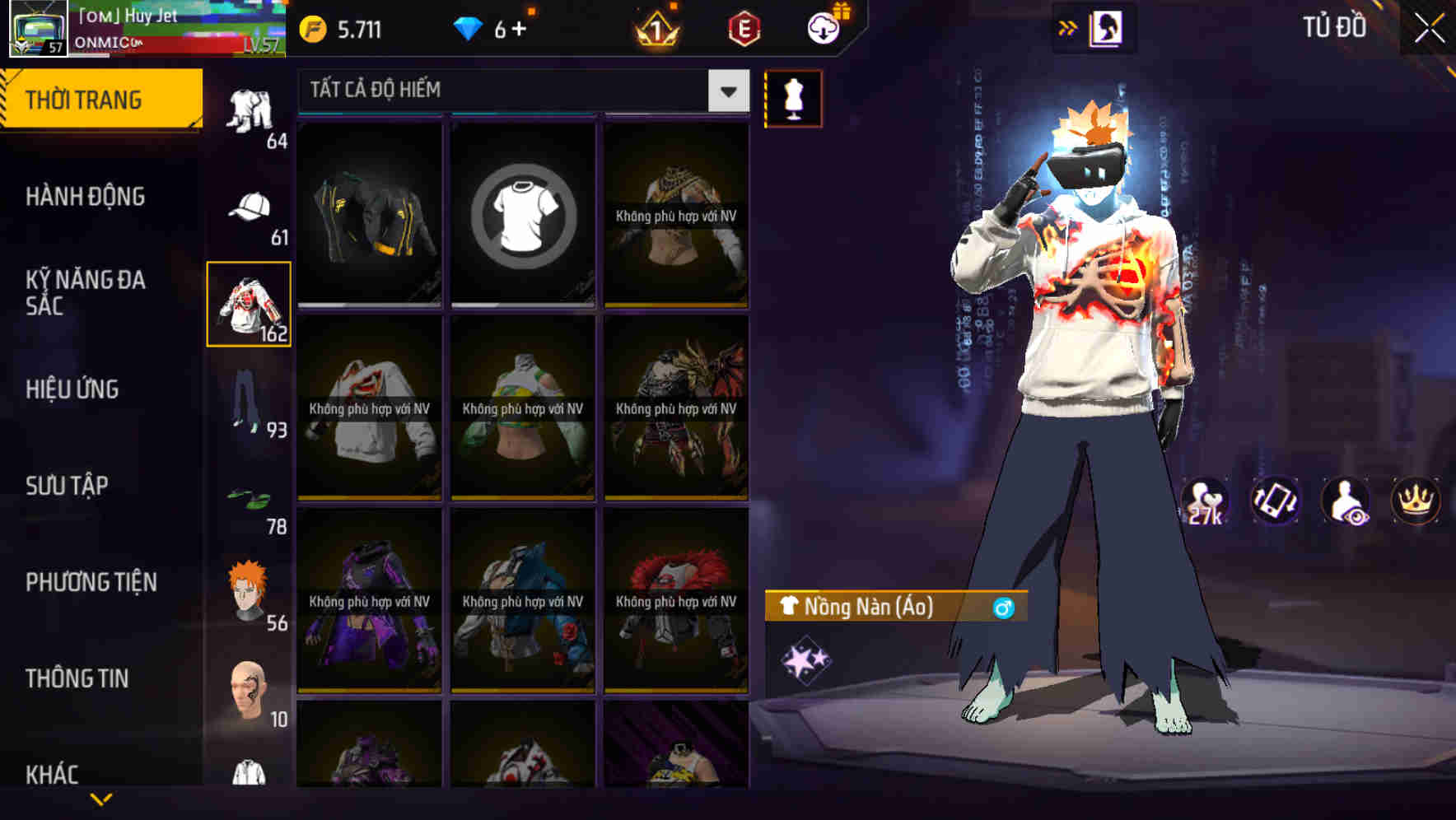Select the rotate character icon

(1274, 501)
